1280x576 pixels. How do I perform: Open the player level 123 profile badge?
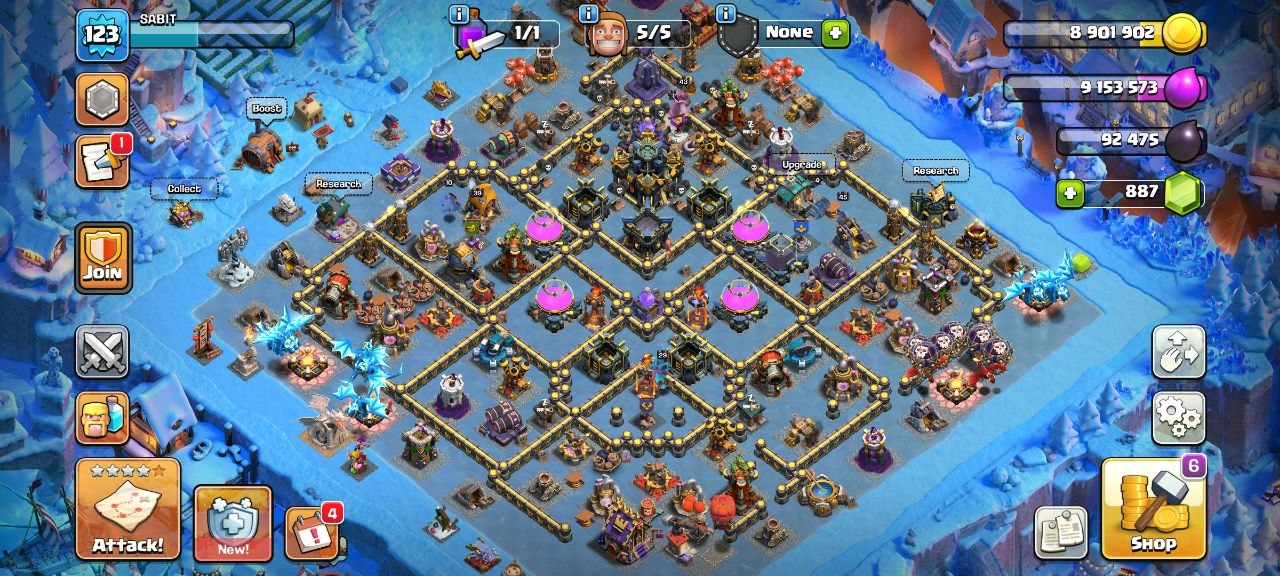click(x=102, y=34)
